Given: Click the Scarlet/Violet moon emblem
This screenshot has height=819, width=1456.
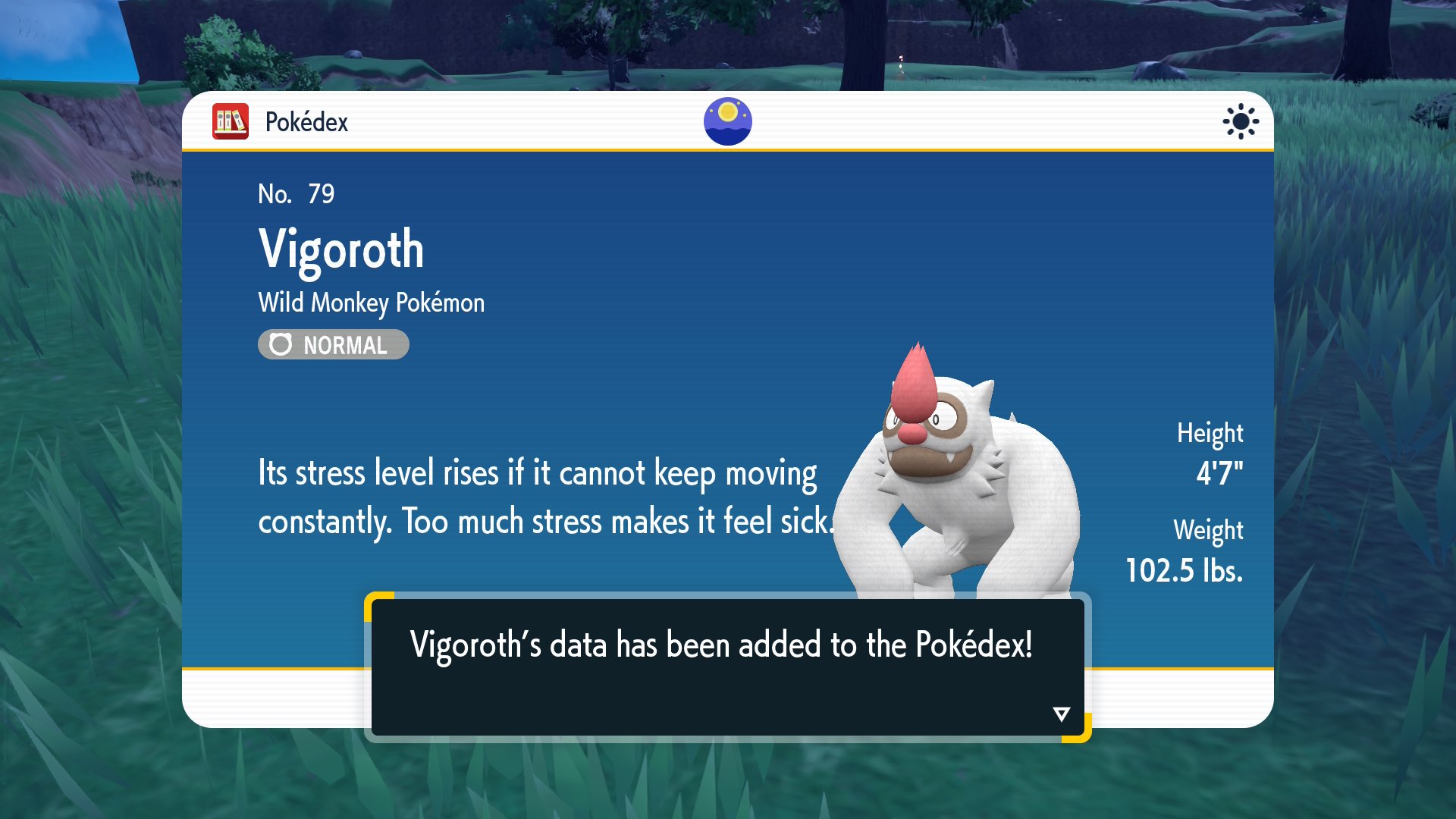Looking at the screenshot, I should tap(727, 121).
